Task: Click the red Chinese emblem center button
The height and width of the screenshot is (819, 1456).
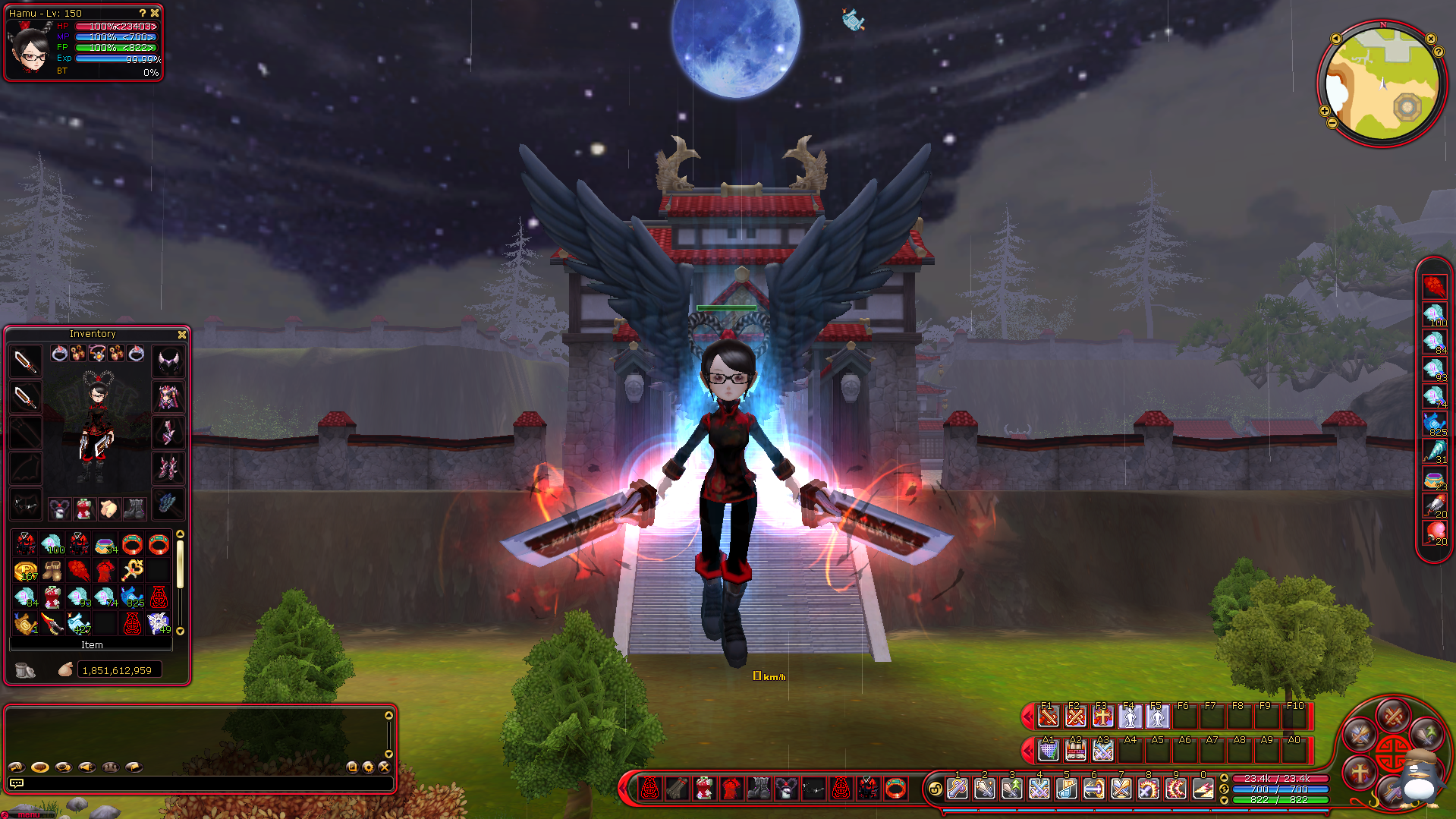Action: click(1393, 751)
